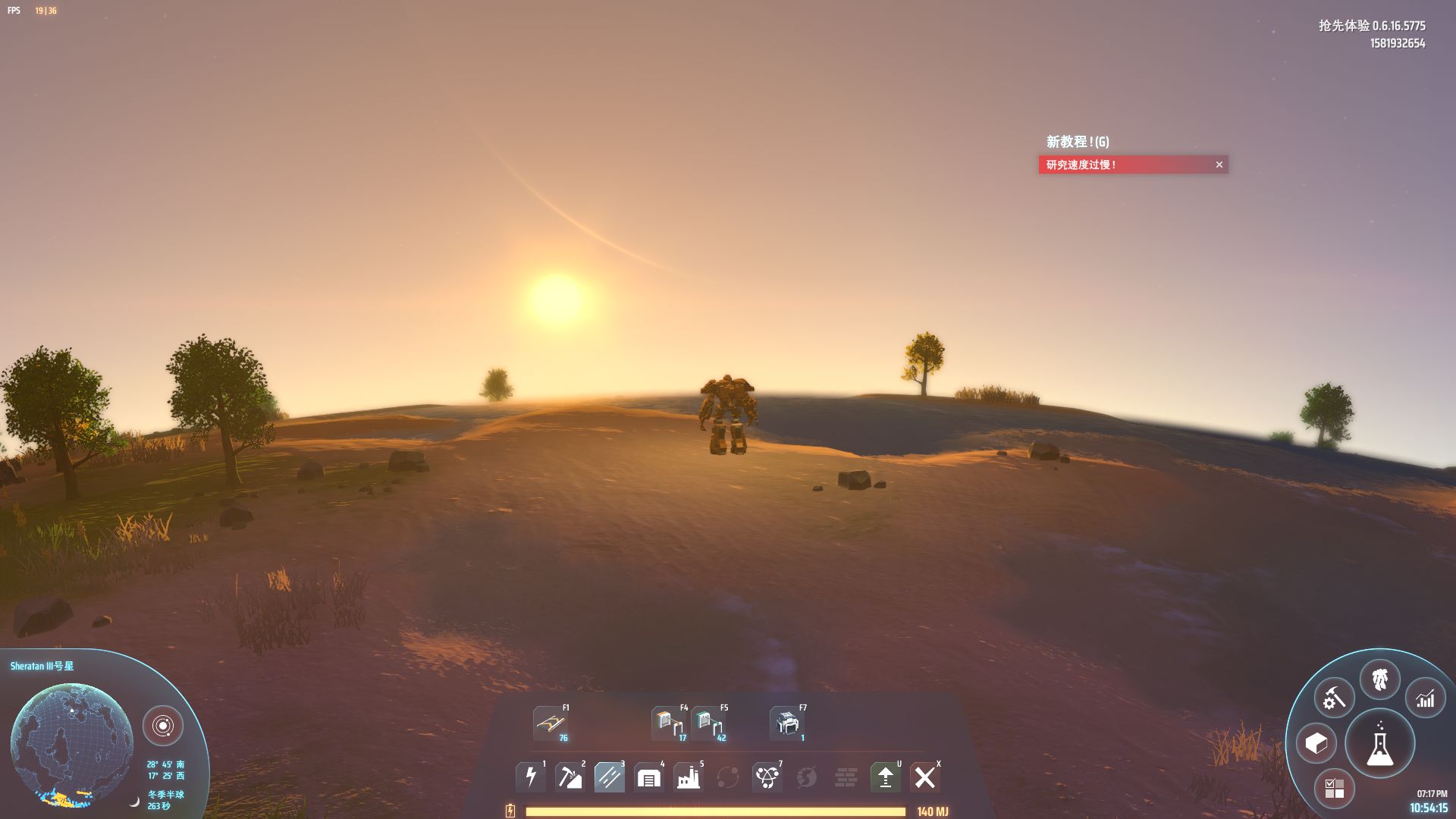The height and width of the screenshot is (819, 1456).
Task: Open the star system orbit view
Action: click(x=162, y=726)
